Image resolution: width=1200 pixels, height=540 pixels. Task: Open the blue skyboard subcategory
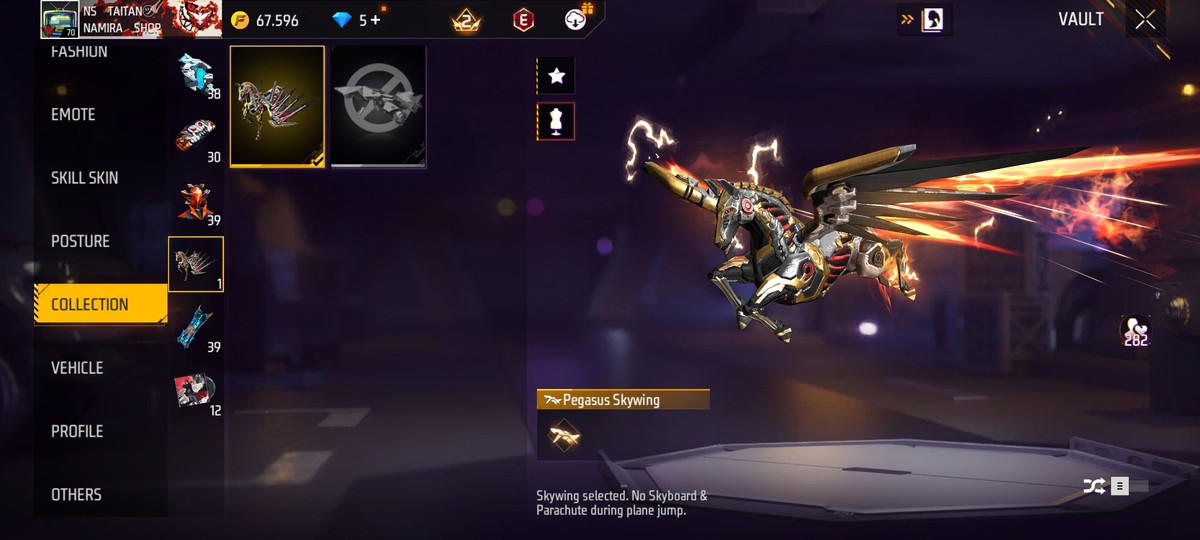[196, 327]
